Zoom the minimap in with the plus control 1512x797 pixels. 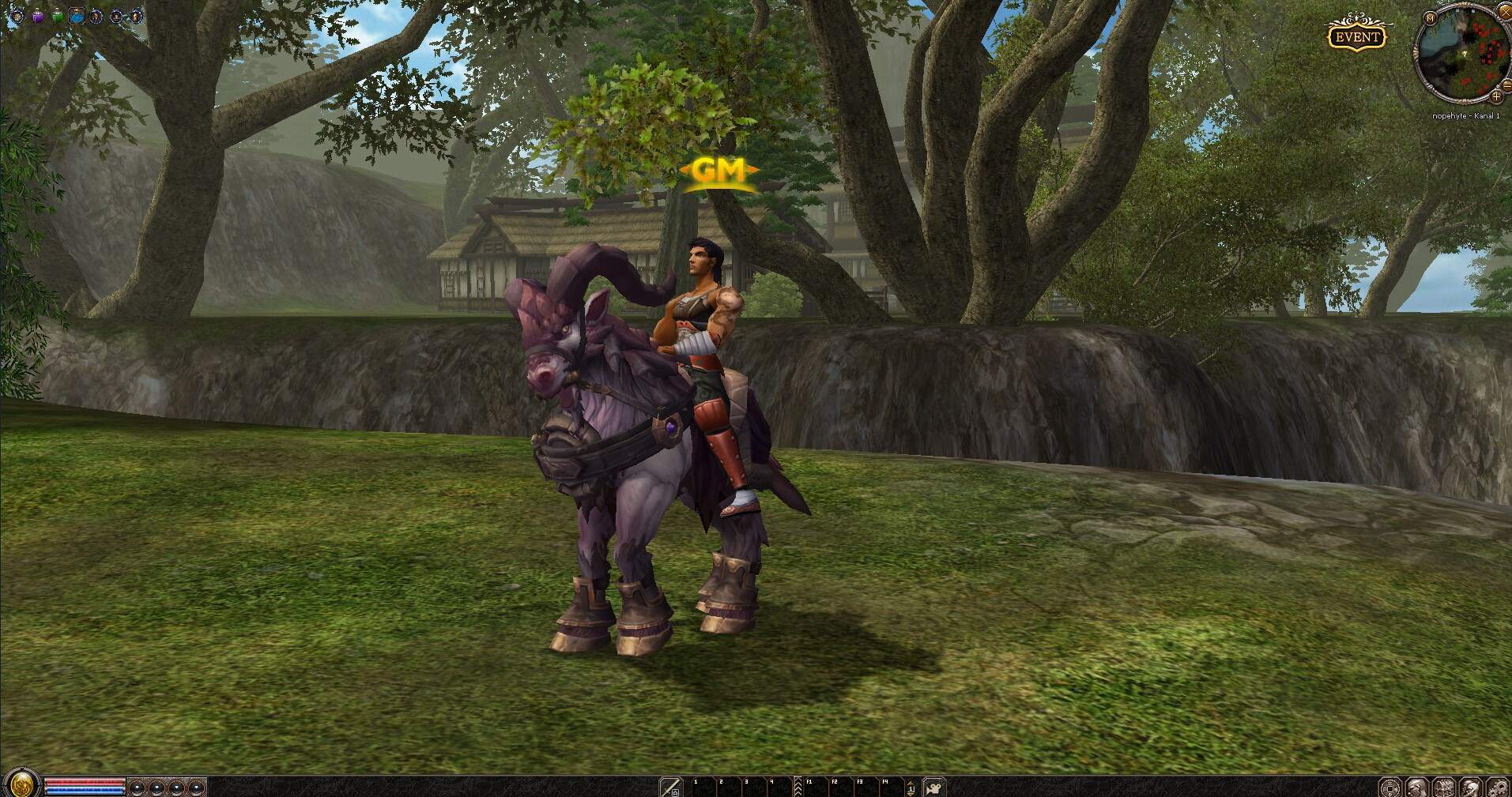point(1496,96)
